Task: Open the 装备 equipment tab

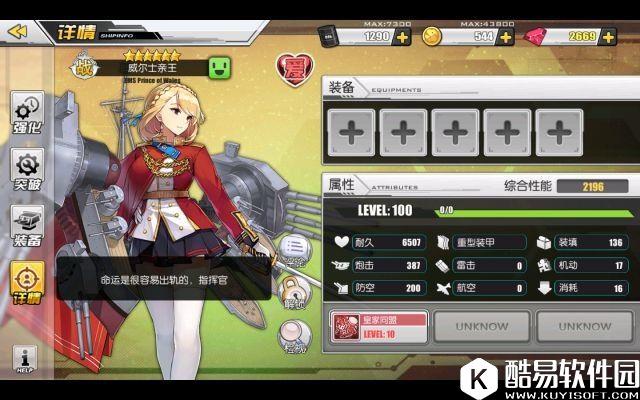Action: (27, 227)
